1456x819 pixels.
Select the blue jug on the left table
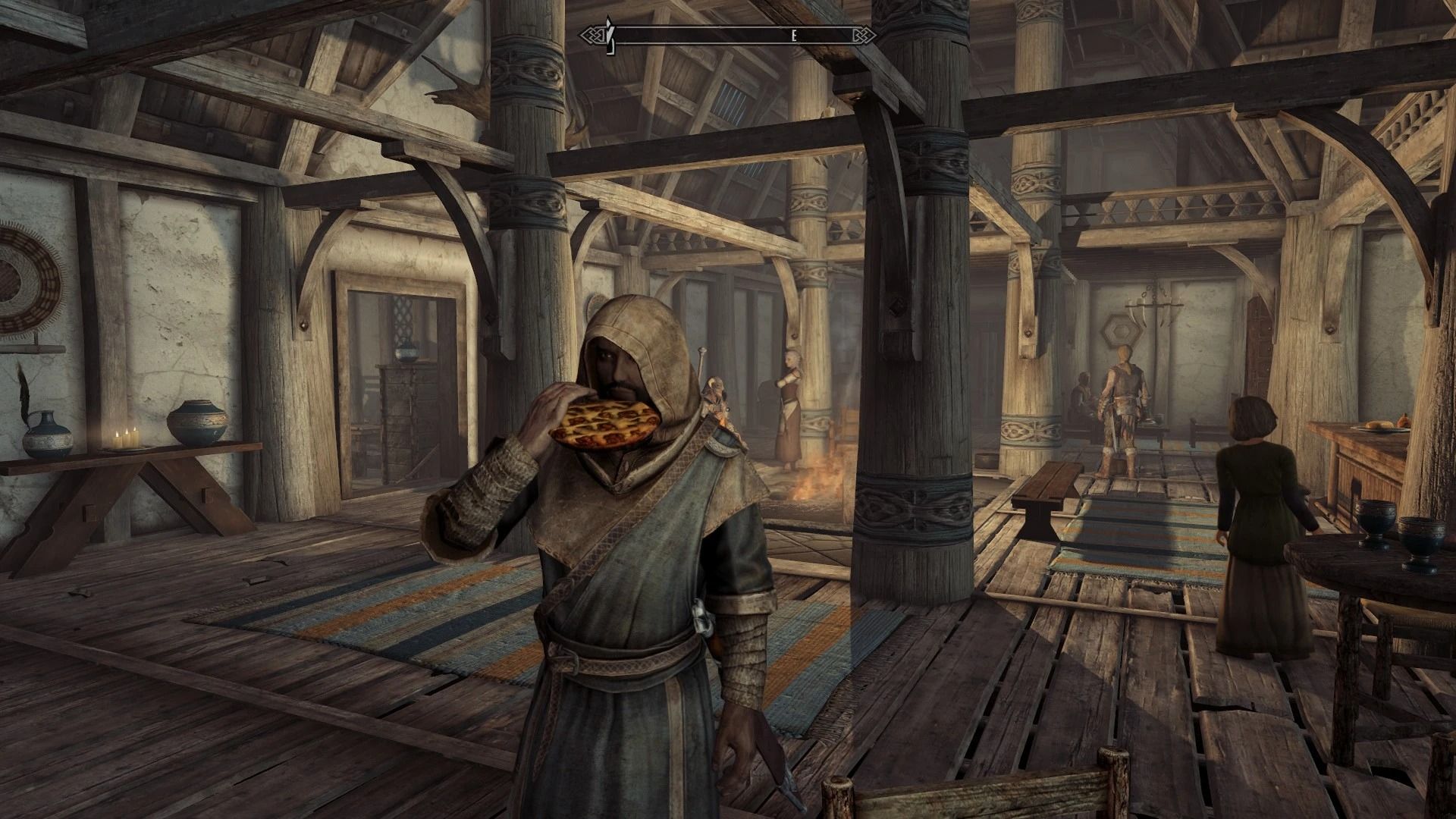[x=47, y=436]
